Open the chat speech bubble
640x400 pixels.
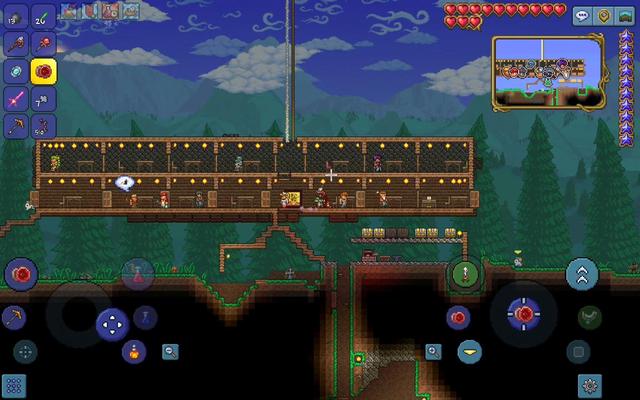pyautogui.click(x=583, y=16)
